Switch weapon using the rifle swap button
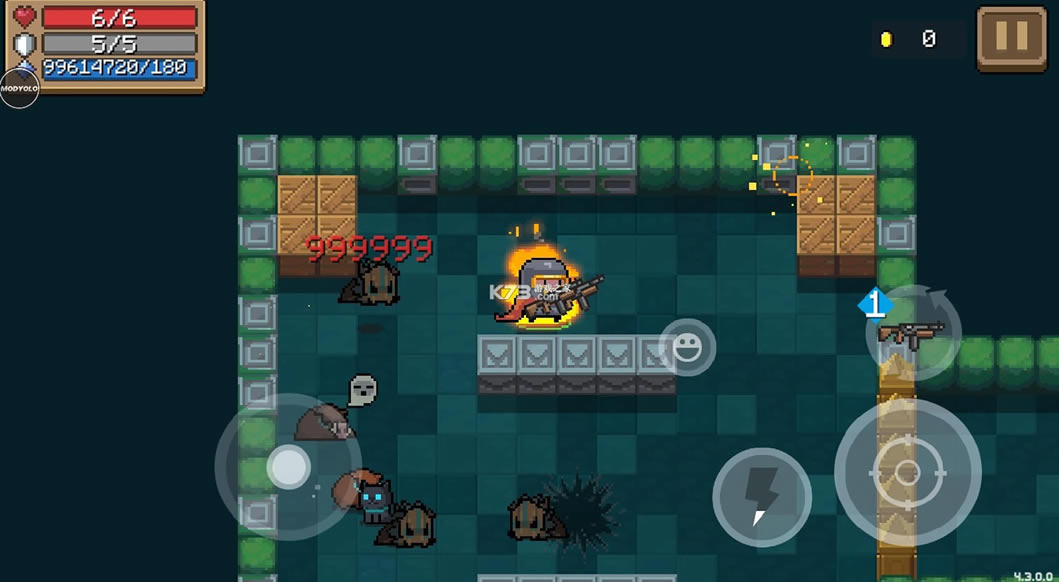The width and height of the screenshot is (1059, 582). [912, 333]
